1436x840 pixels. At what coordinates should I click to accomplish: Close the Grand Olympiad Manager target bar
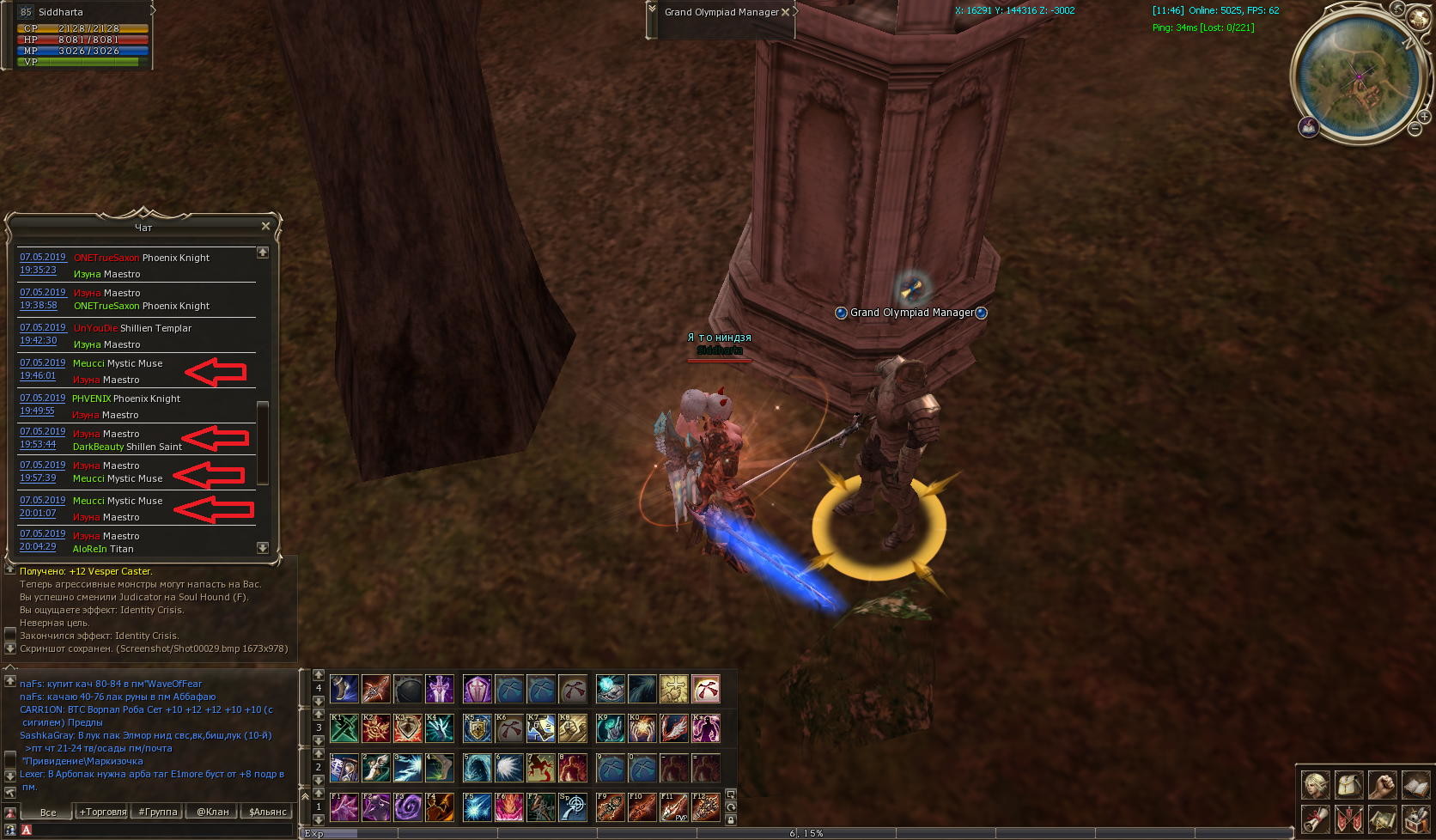[785, 12]
